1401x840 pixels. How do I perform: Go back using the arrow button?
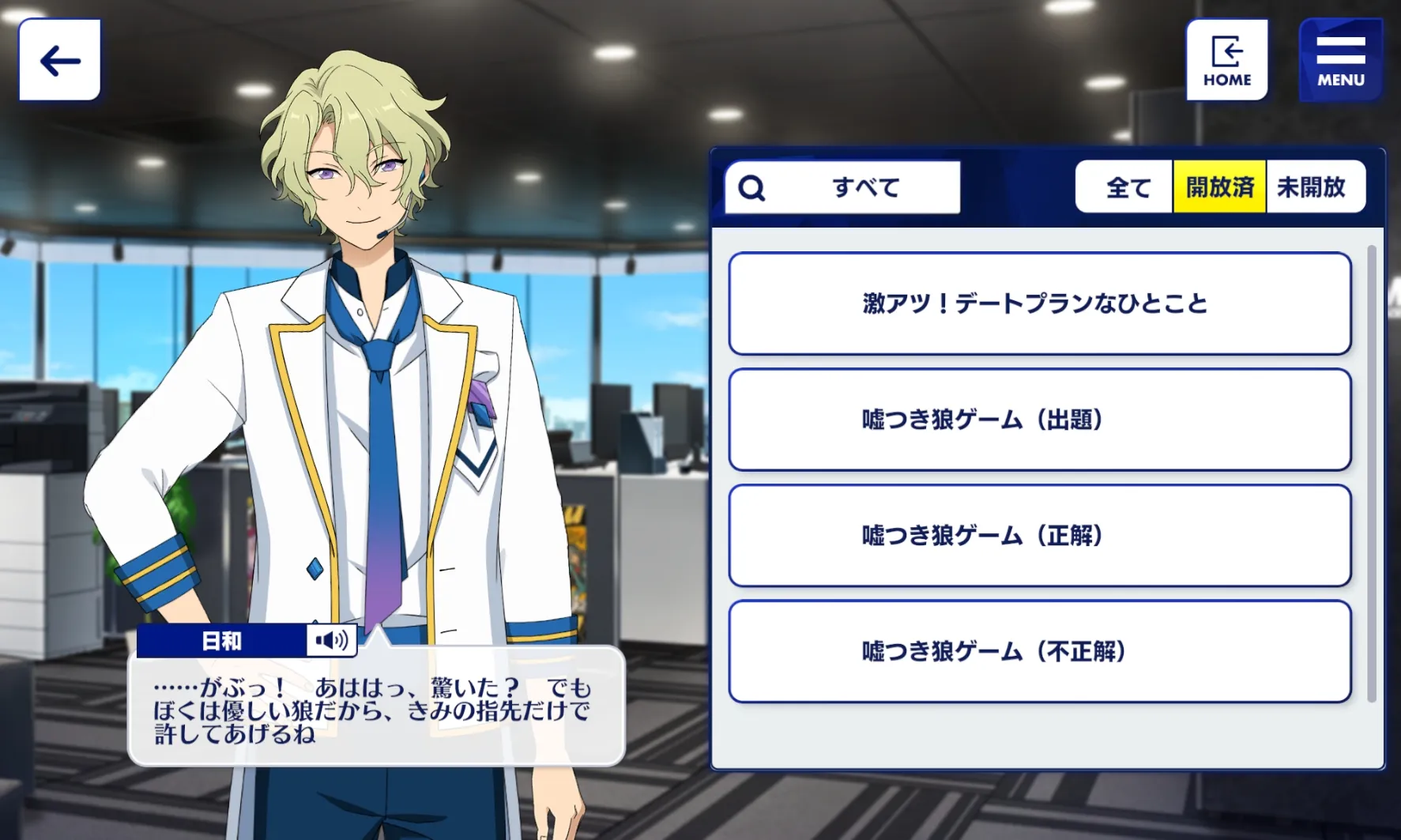(60, 60)
